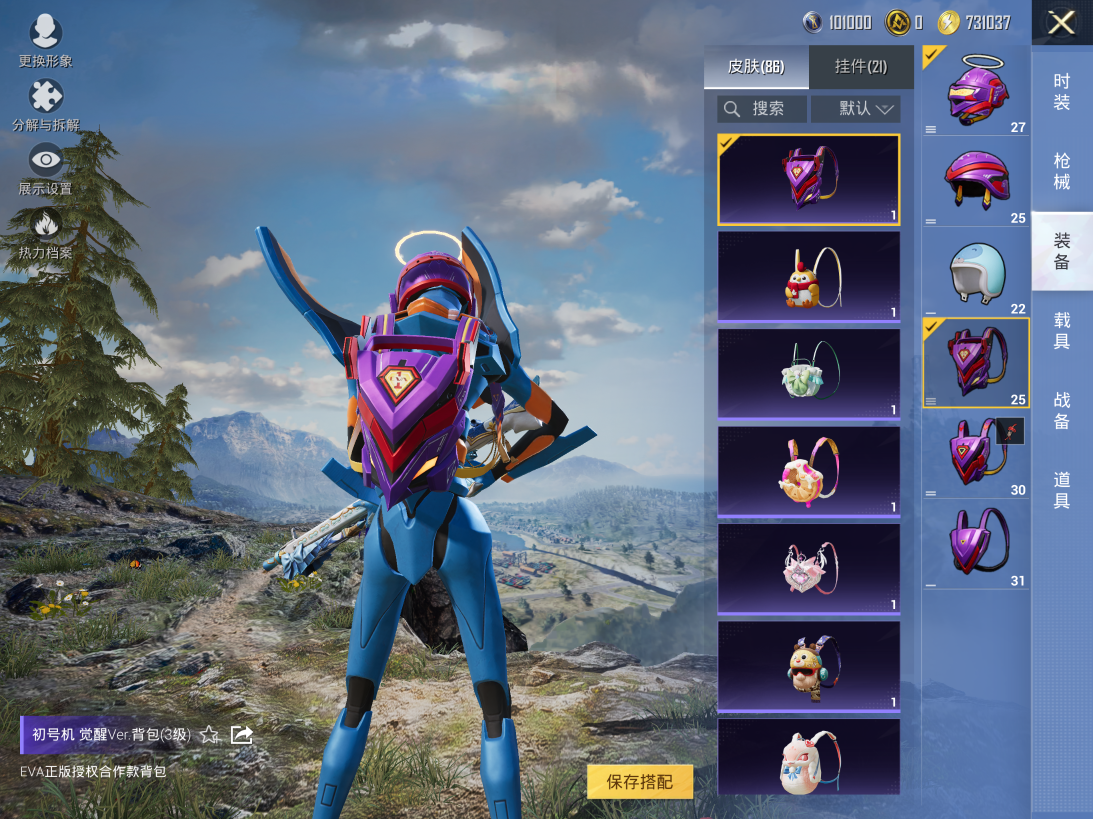Open 热力档案 flame icon profile
1093x819 pixels.
click(46, 231)
